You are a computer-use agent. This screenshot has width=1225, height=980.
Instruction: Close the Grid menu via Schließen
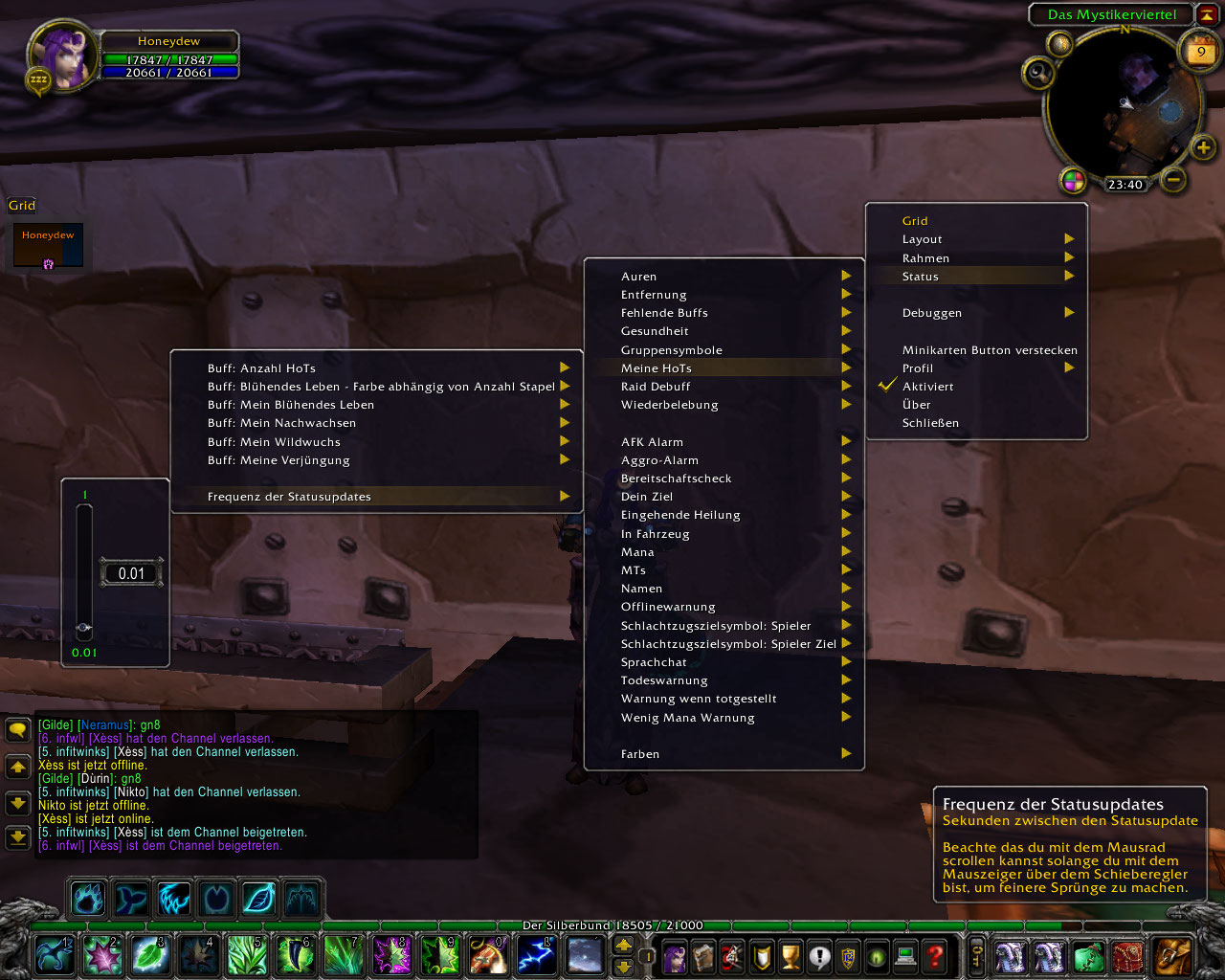(930, 423)
